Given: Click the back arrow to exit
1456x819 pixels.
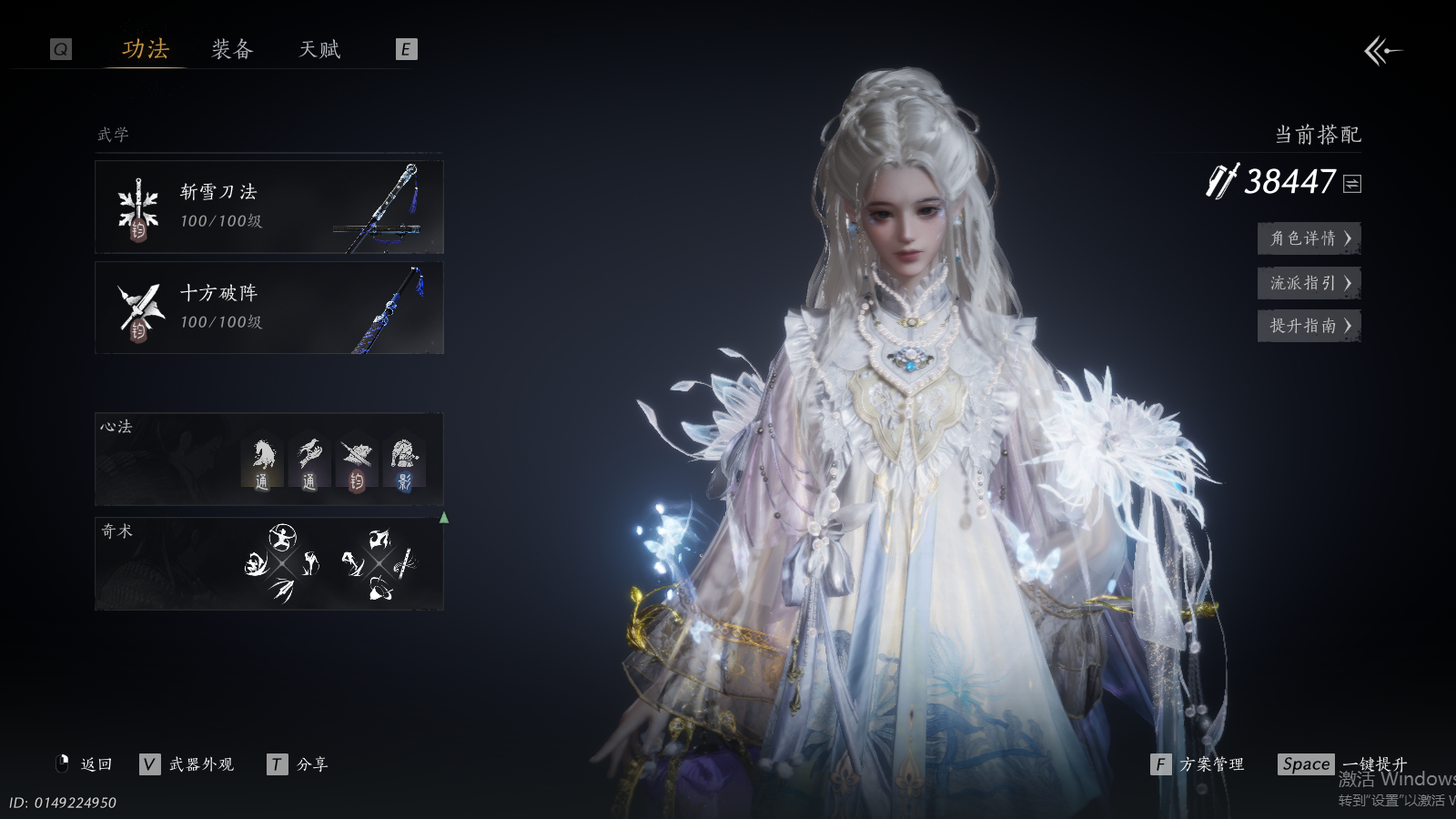Looking at the screenshot, I should pyautogui.click(x=1382, y=51).
